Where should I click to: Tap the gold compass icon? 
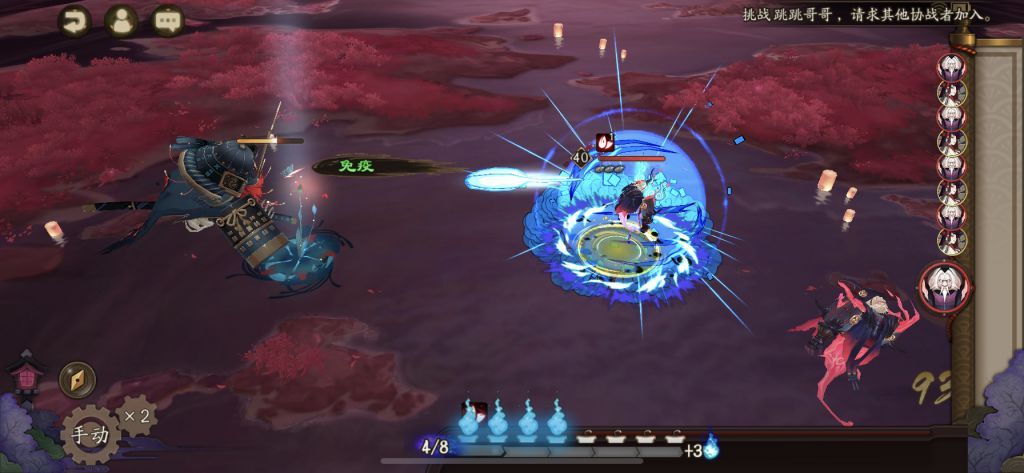pos(76,379)
